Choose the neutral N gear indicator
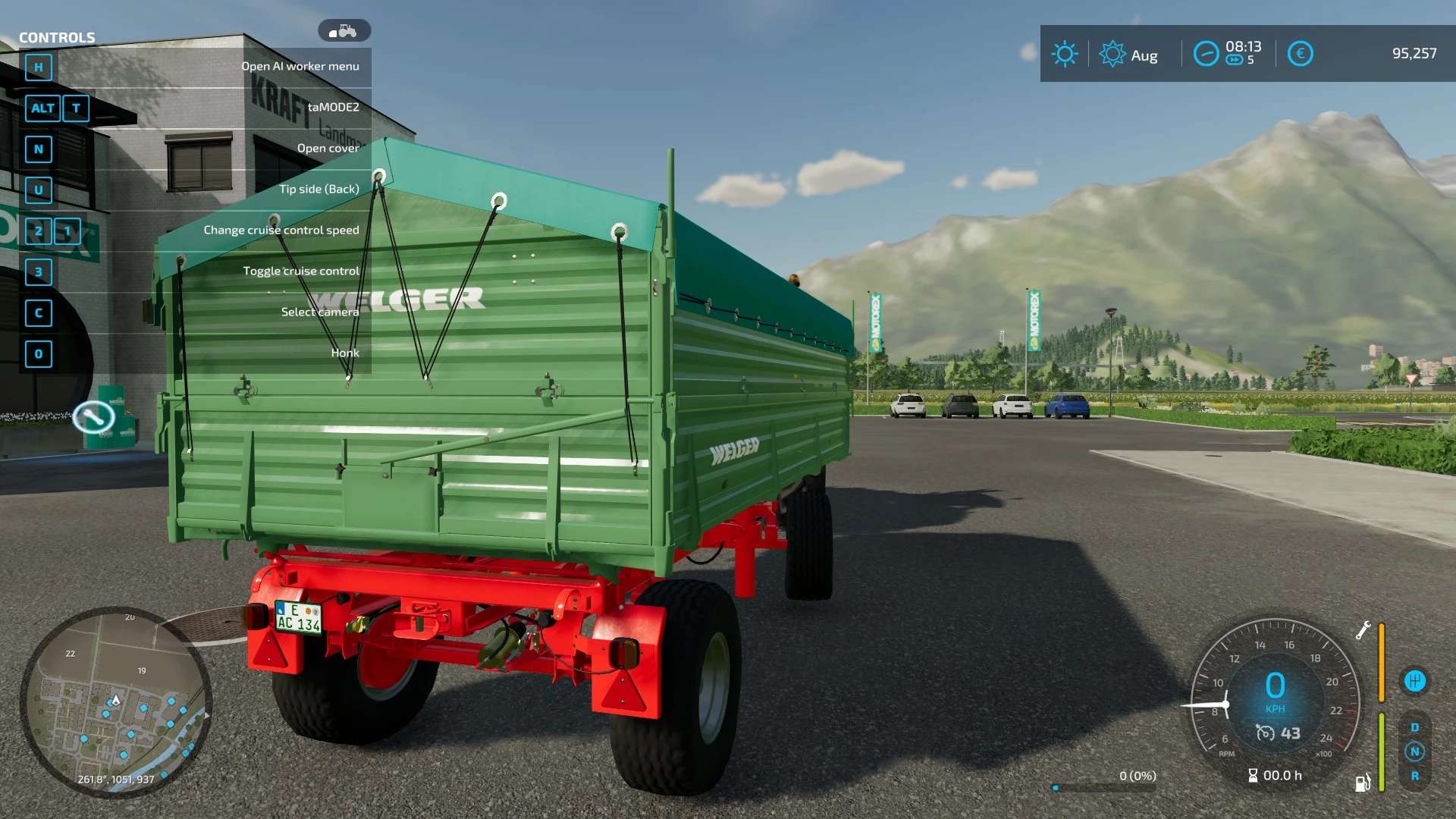 point(1414,752)
